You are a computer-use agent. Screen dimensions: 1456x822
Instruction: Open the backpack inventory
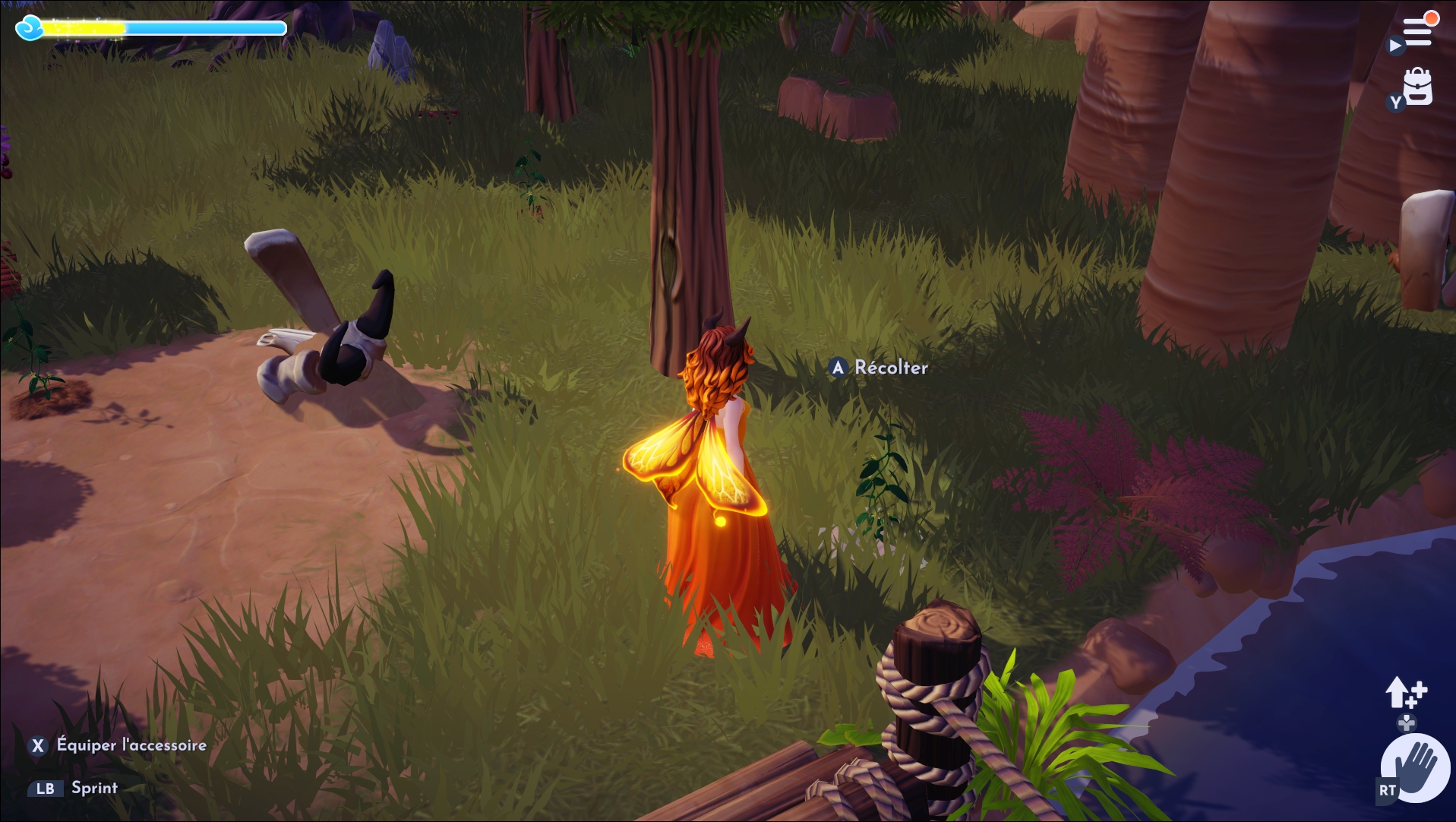point(1417,87)
